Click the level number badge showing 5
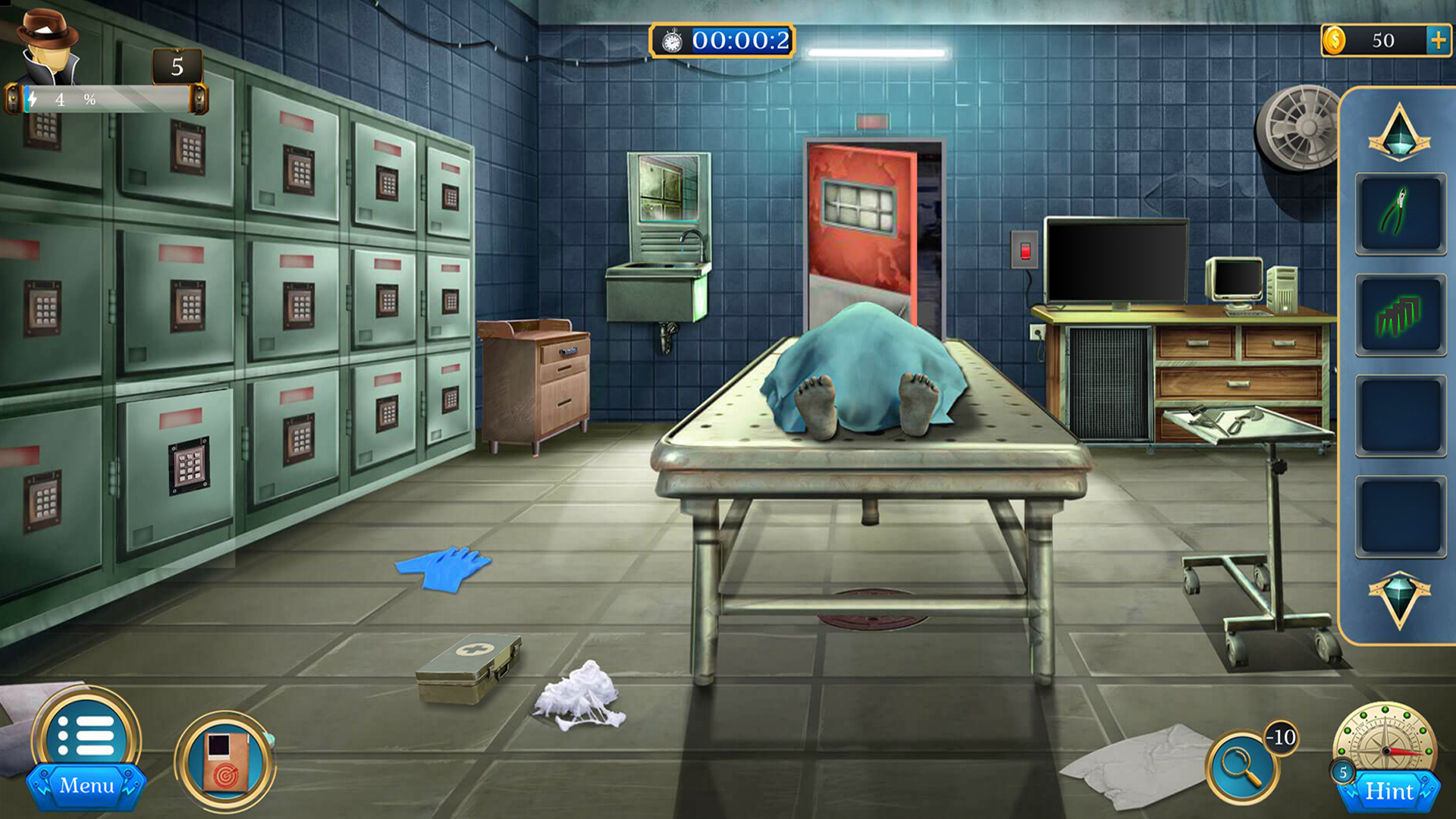This screenshot has height=819, width=1456. click(176, 67)
